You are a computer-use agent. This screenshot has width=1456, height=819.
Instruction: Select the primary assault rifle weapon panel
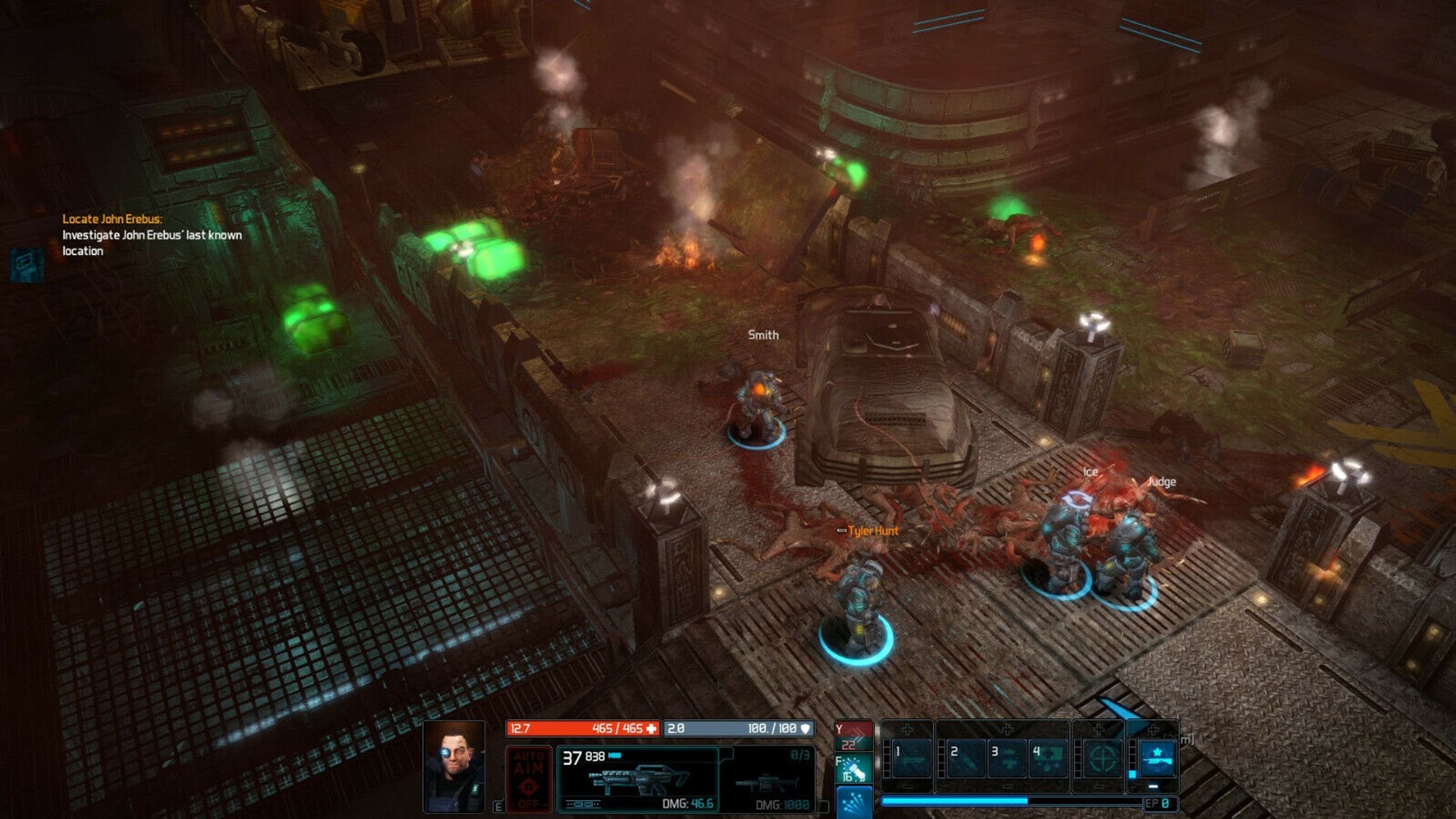tap(638, 779)
